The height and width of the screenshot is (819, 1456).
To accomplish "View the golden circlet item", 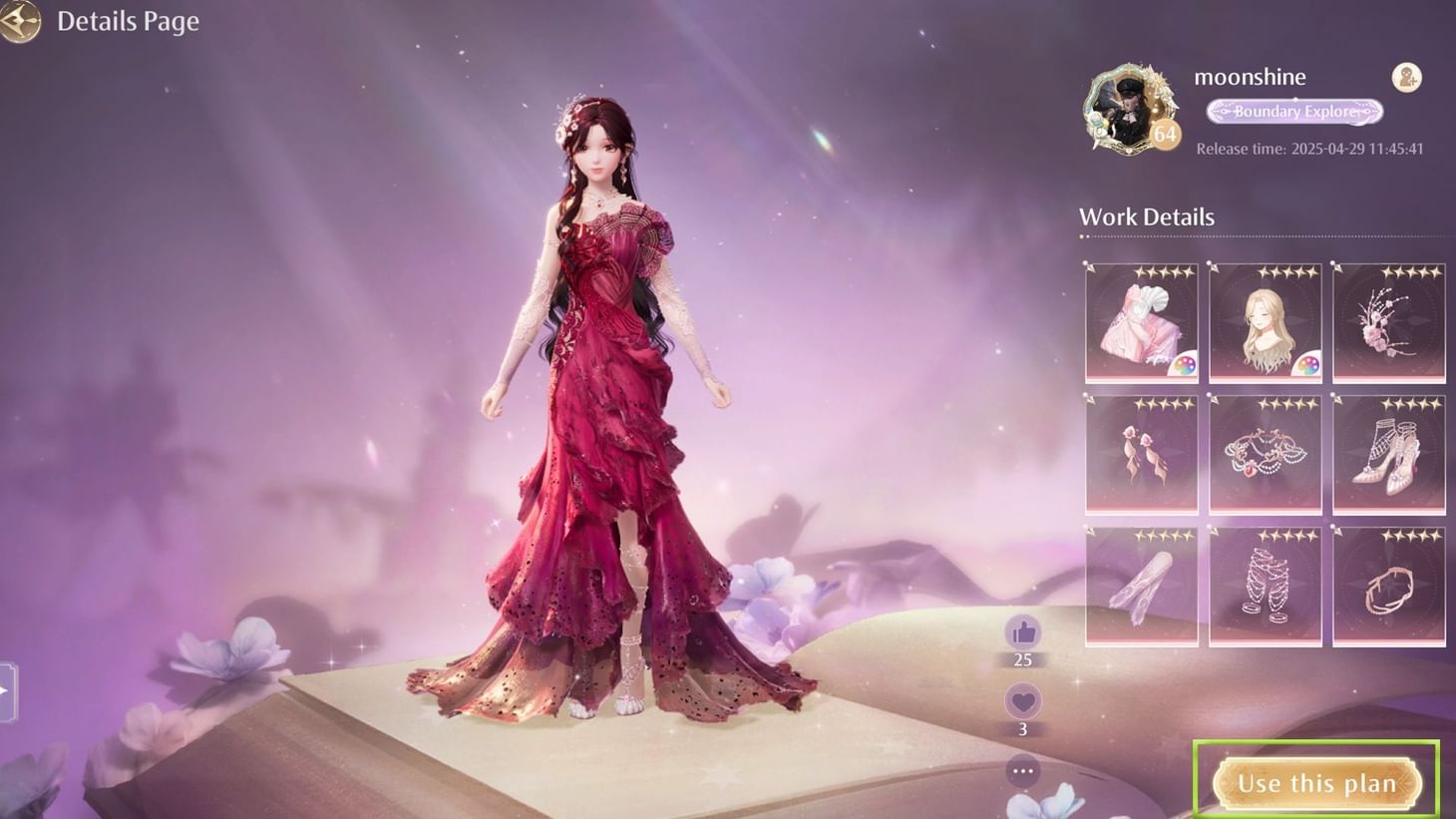I will [1389, 586].
